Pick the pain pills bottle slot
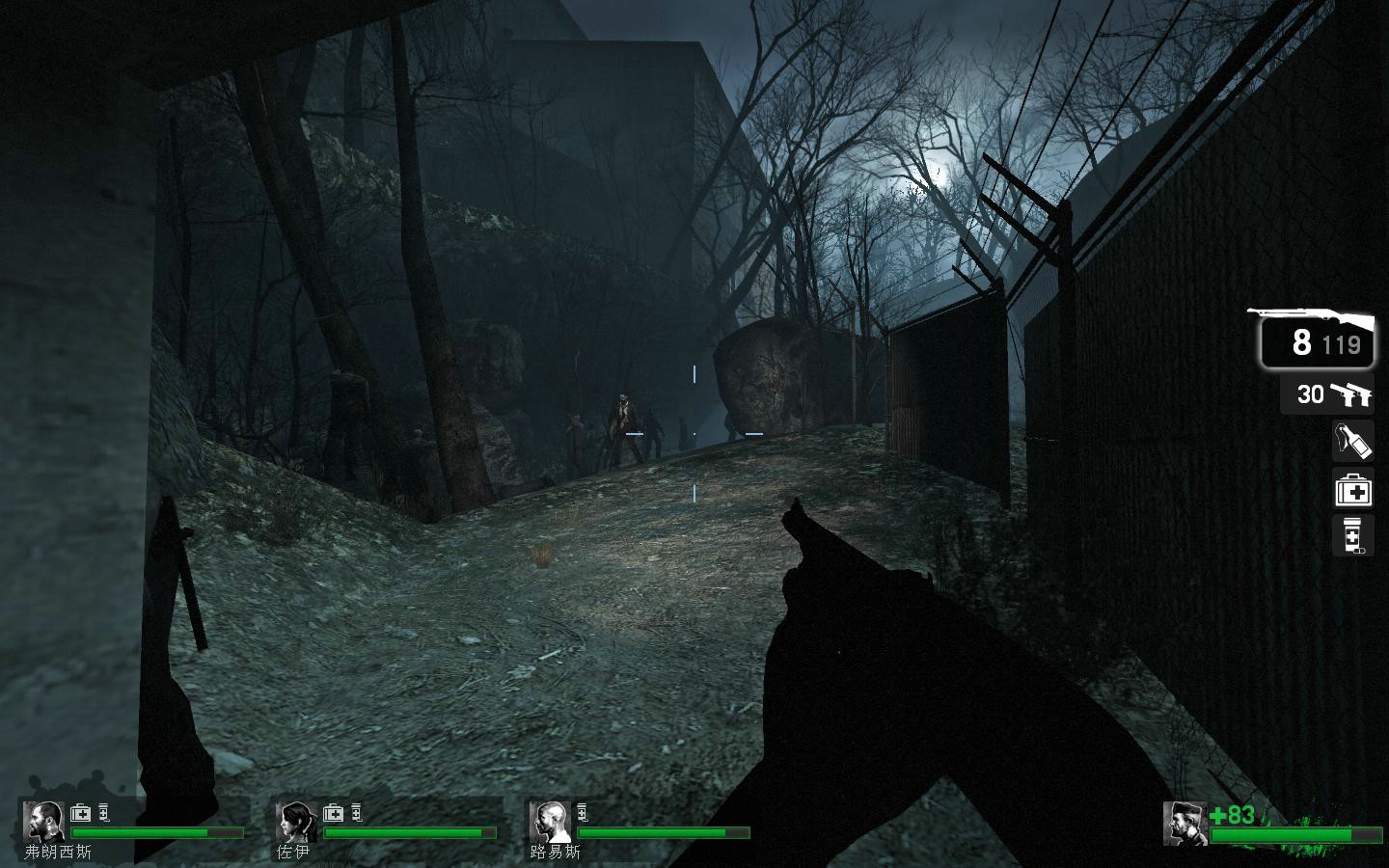 click(x=1352, y=536)
